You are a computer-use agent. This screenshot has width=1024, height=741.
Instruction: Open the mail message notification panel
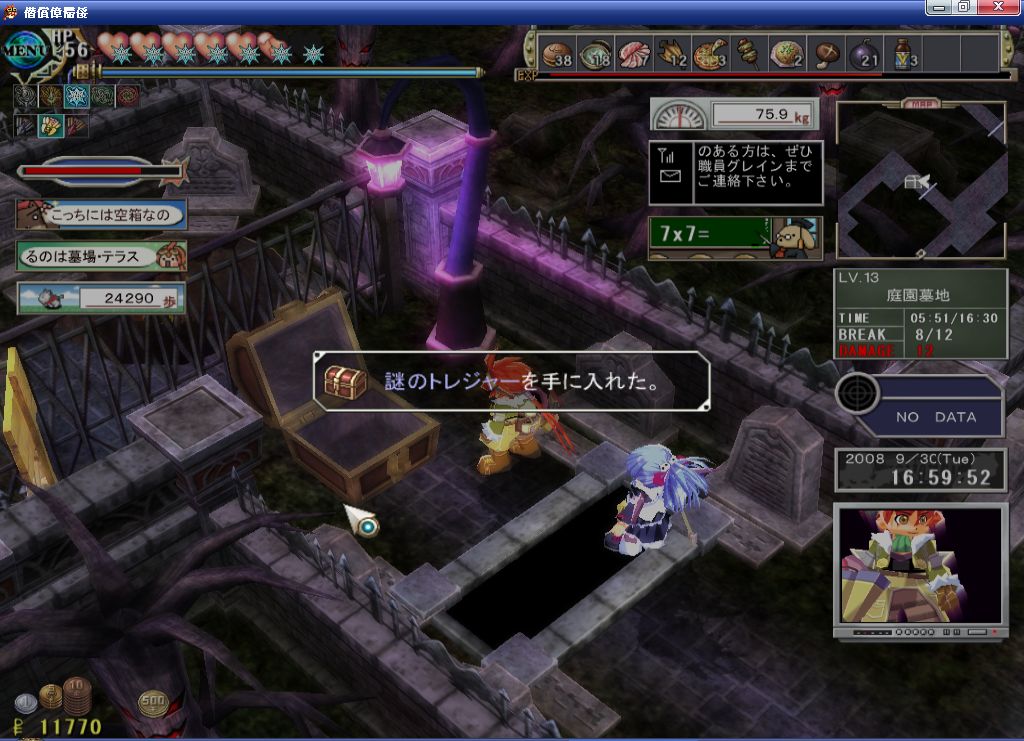click(735, 172)
